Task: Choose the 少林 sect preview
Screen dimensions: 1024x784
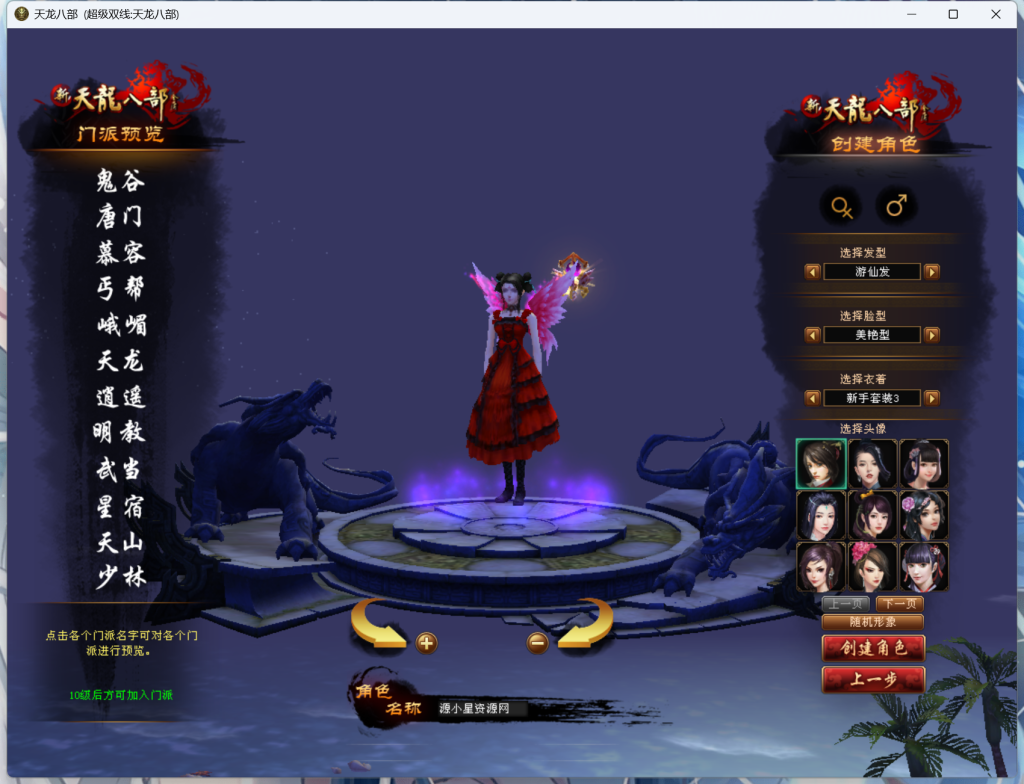Action: (120, 577)
